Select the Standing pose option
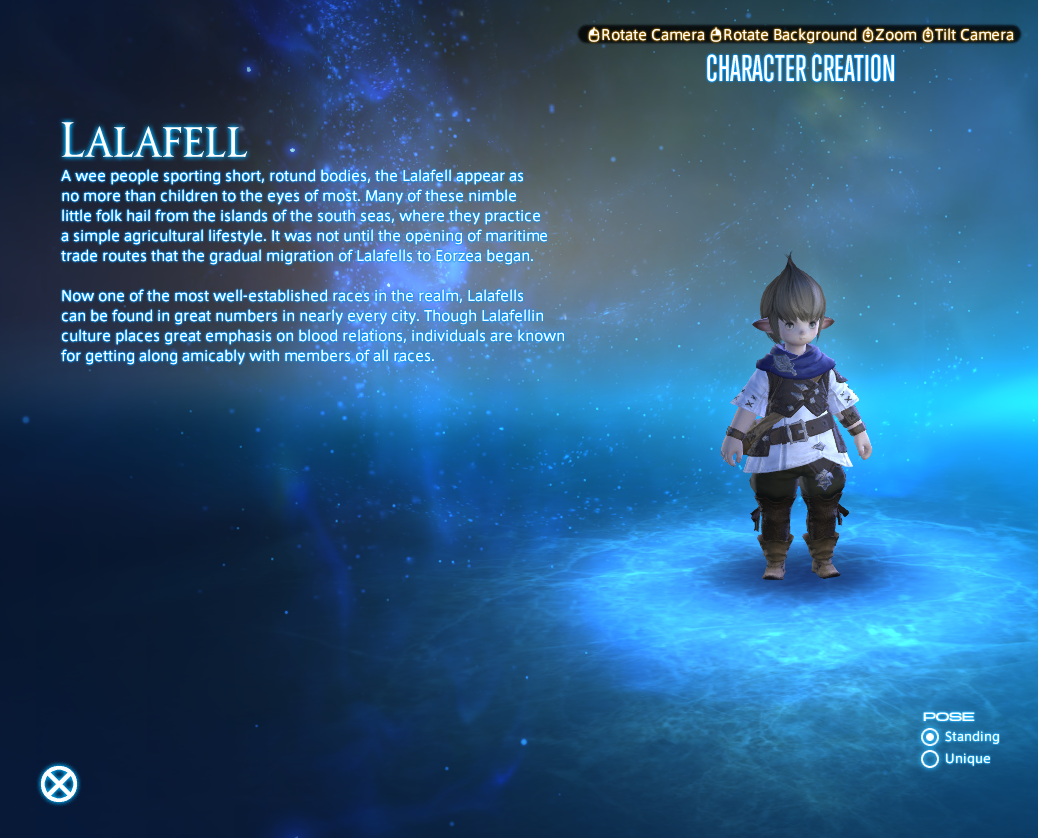 pyautogui.click(x=930, y=737)
